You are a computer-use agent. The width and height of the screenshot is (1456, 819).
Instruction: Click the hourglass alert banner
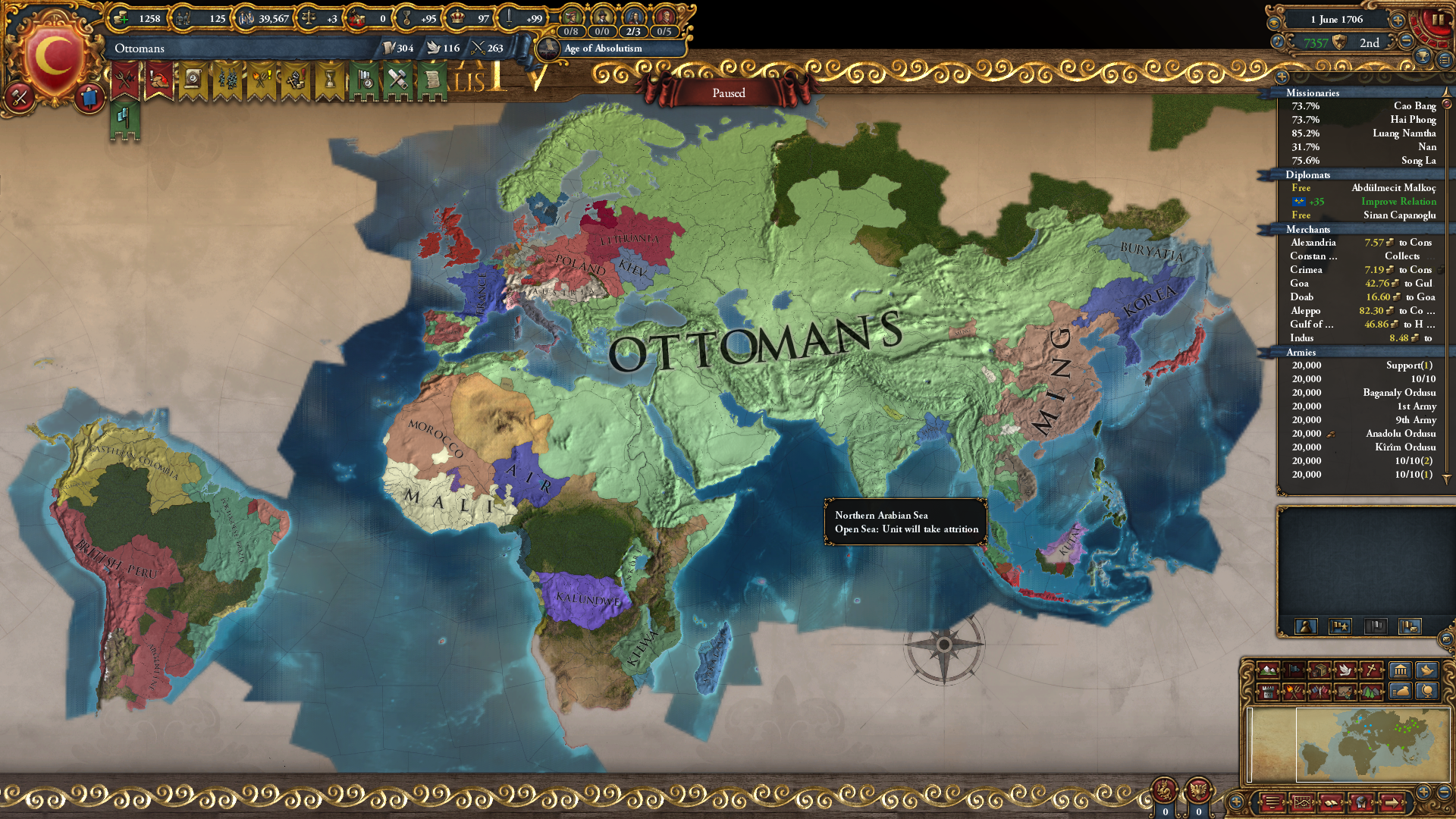coord(330,78)
